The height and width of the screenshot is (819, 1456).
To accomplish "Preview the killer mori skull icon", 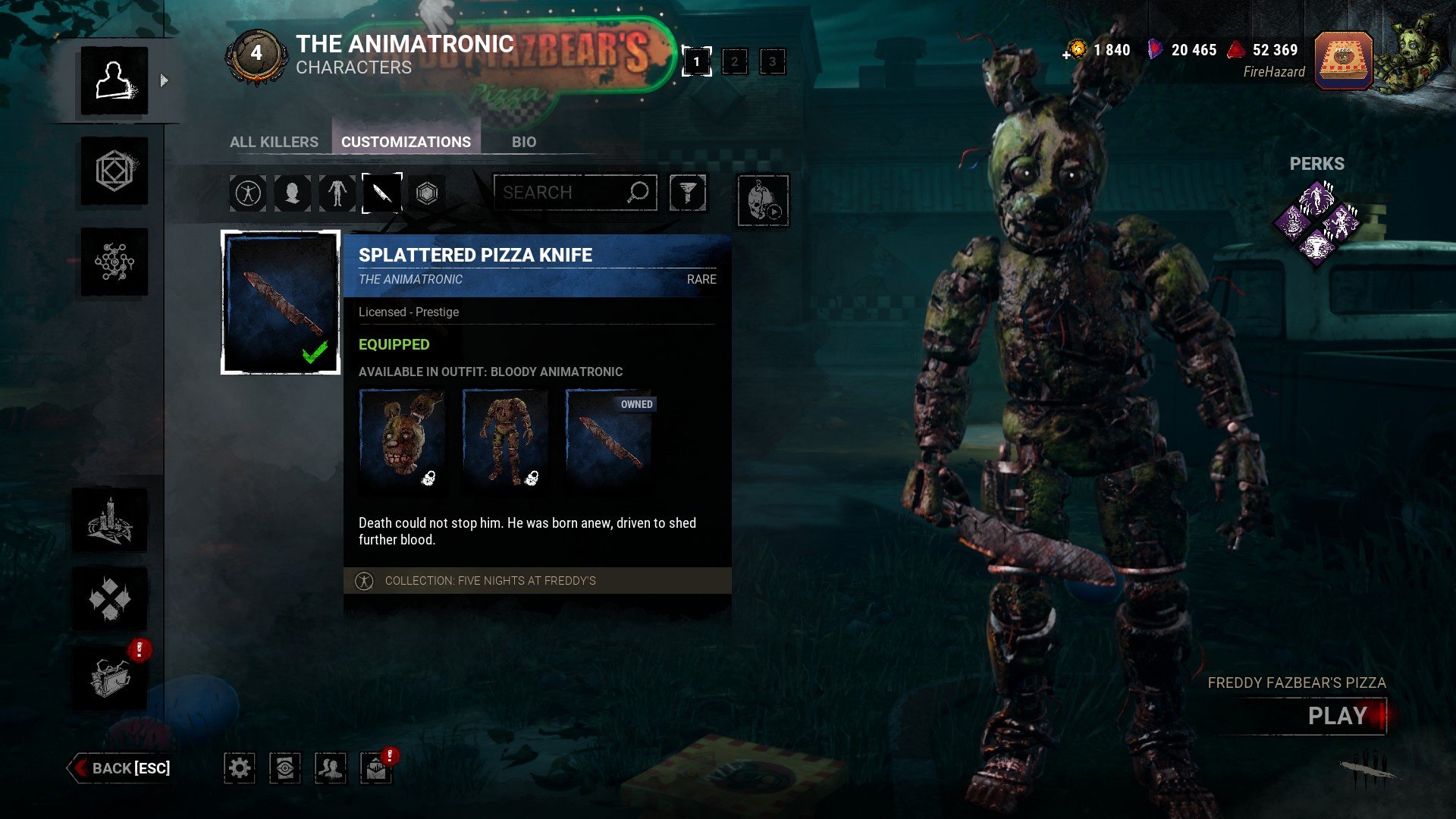I will [763, 201].
